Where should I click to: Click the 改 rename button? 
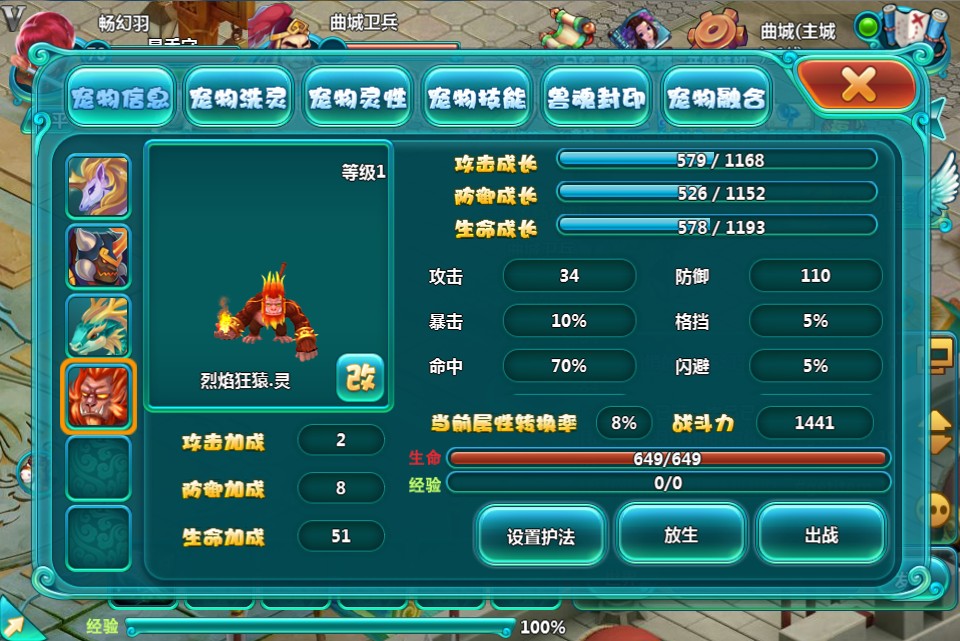[360, 377]
